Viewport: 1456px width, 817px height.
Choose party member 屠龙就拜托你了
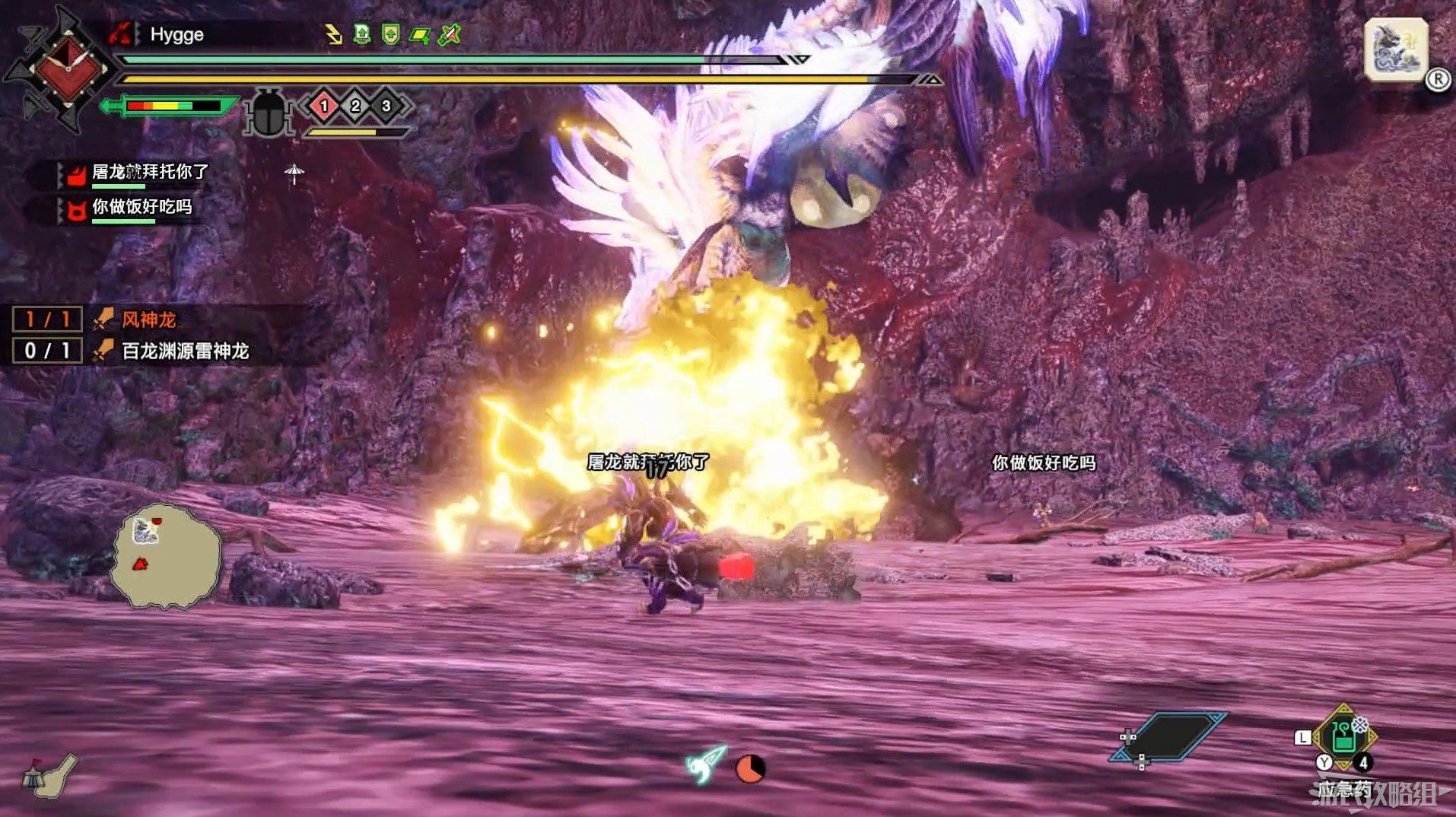click(149, 173)
